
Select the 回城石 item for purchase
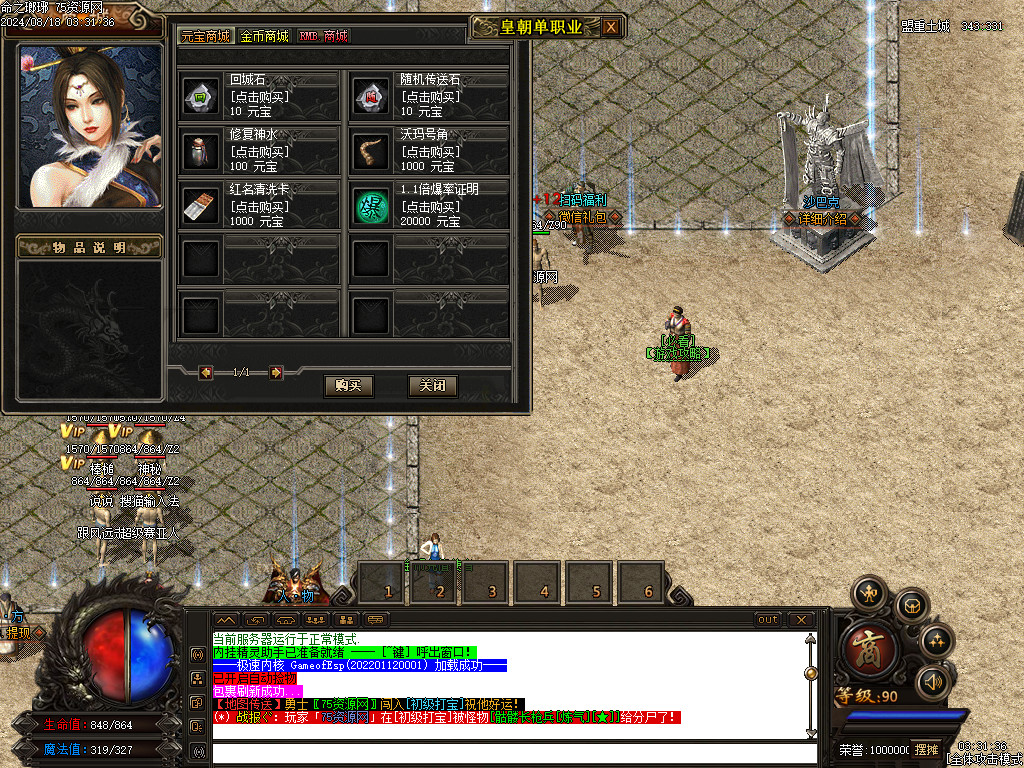[x=200, y=96]
